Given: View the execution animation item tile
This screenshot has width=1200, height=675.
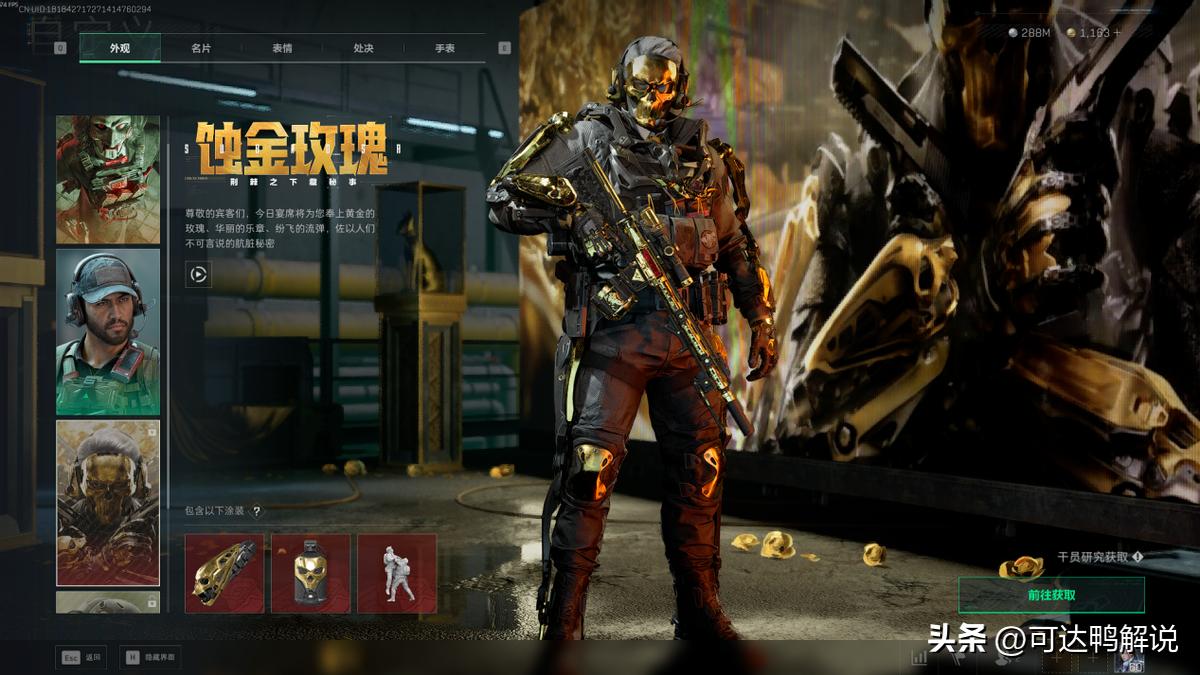Looking at the screenshot, I should (x=397, y=573).
